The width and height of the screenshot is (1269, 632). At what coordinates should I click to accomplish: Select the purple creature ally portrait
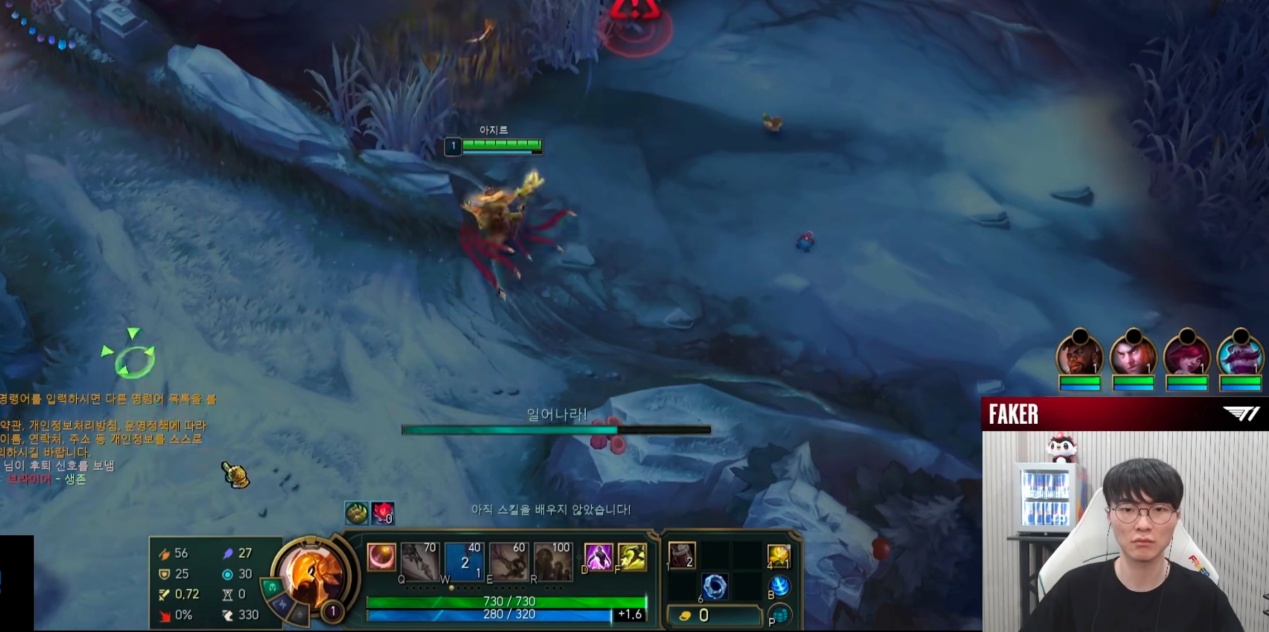1240,355
